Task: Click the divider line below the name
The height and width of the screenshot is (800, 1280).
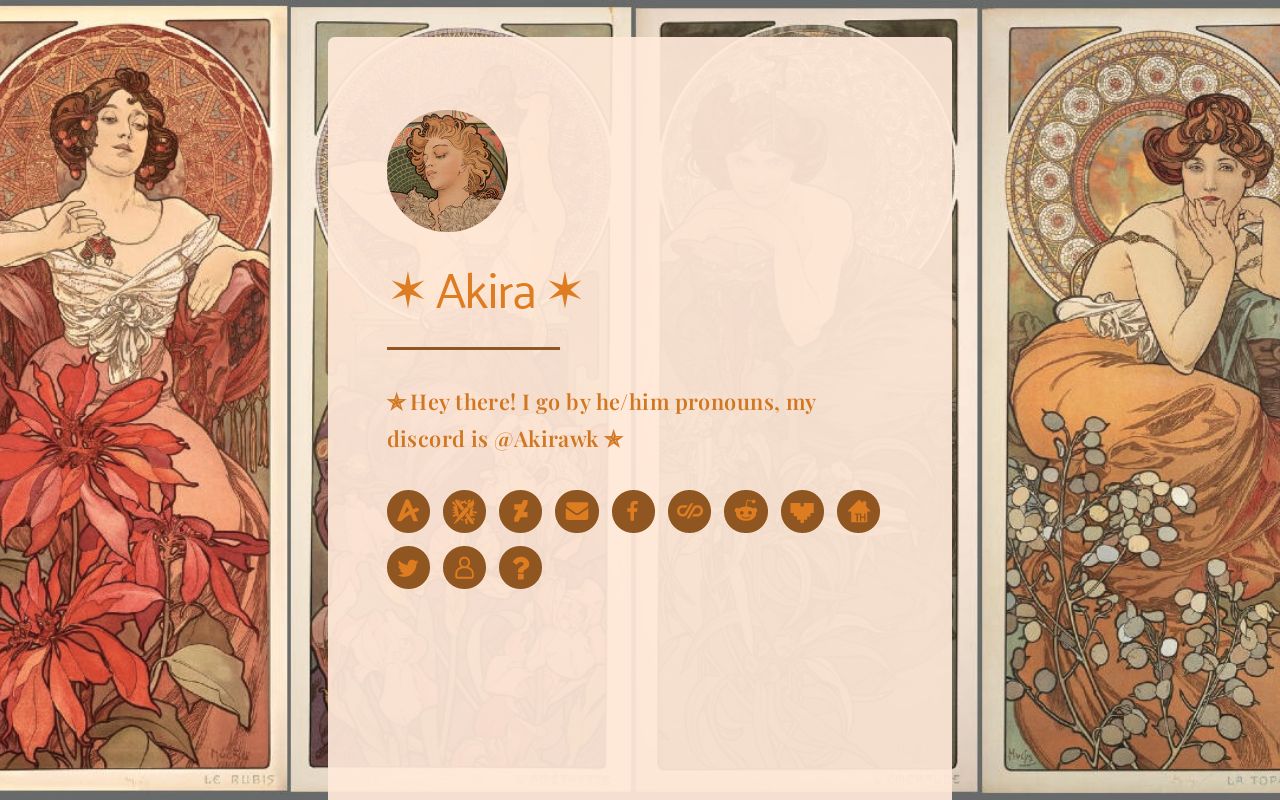Action: [x=473, y=349]
